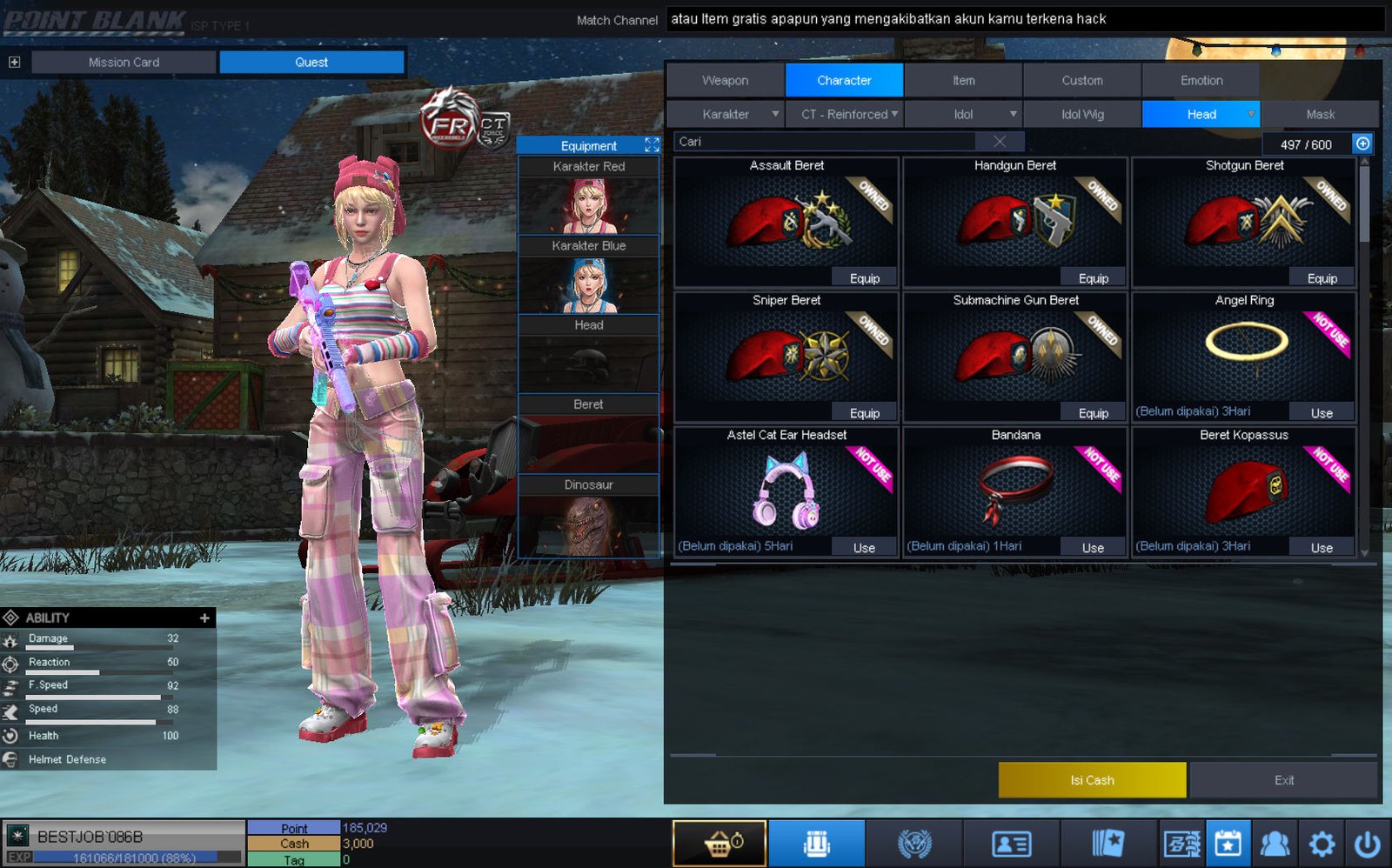This screenshot has height=868, width=1392.
Task: Exit the inventory screen
Action: click(x=1284, y=780)
